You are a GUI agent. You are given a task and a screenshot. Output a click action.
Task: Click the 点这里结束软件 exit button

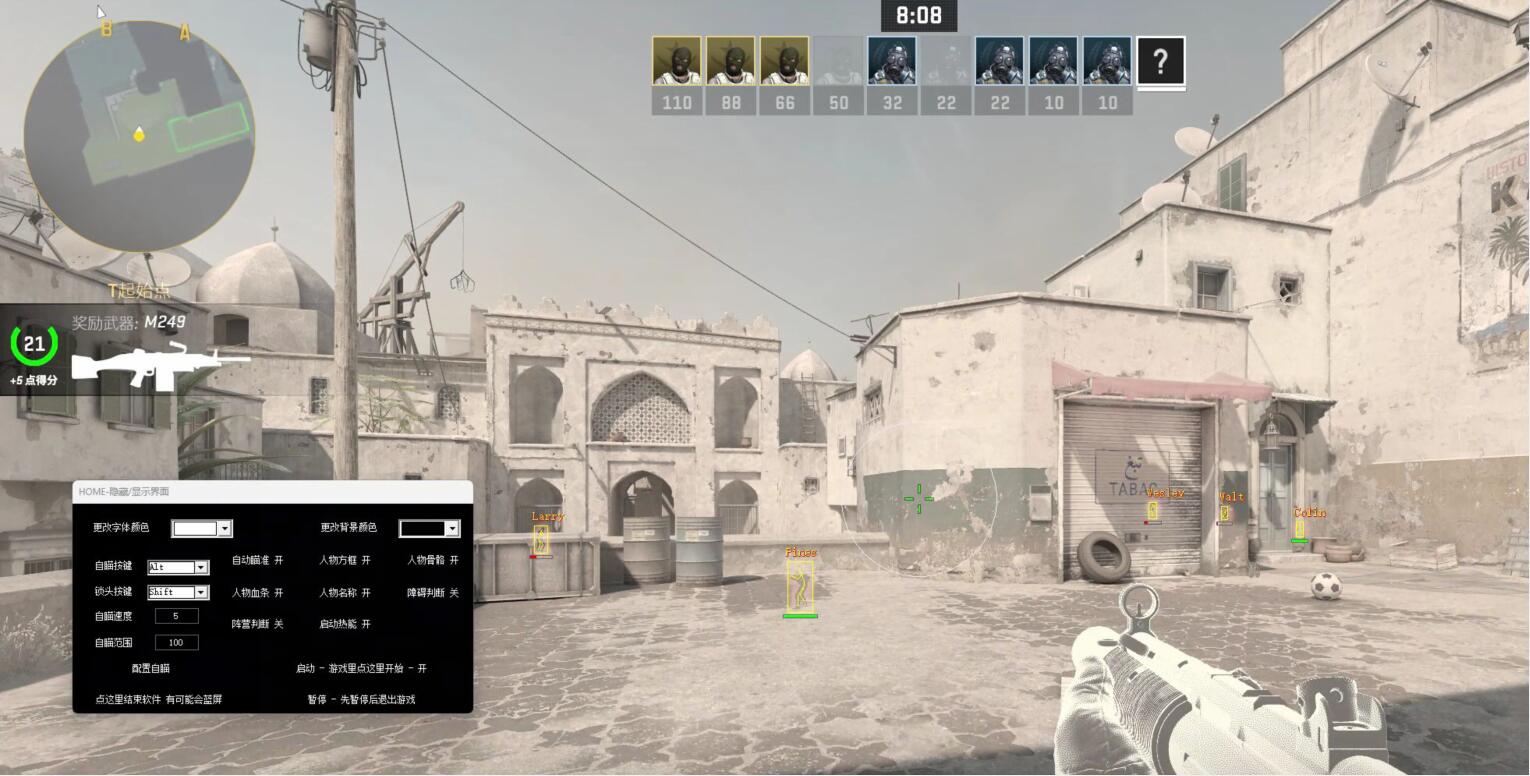pos(158,700)
